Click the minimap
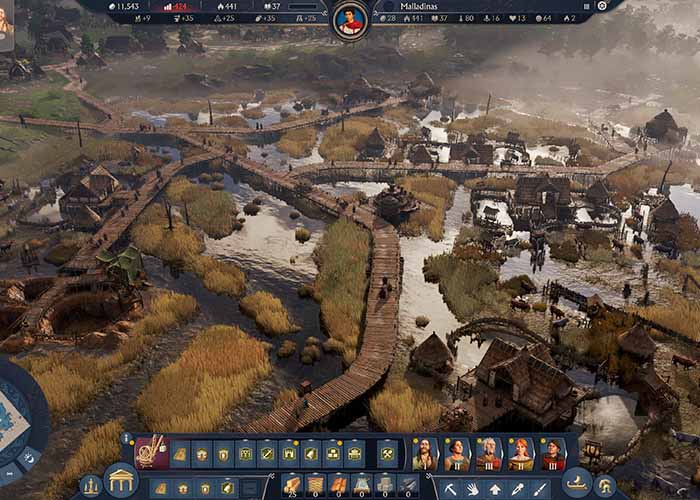The height and width of the screenshot is (500, 700). point(17,420)
